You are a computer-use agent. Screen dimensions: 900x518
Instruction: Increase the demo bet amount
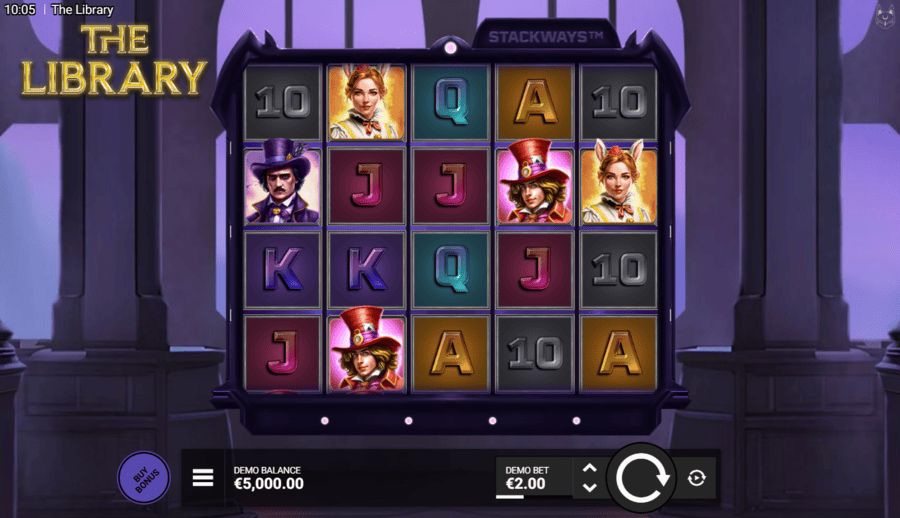pos(590,468)
